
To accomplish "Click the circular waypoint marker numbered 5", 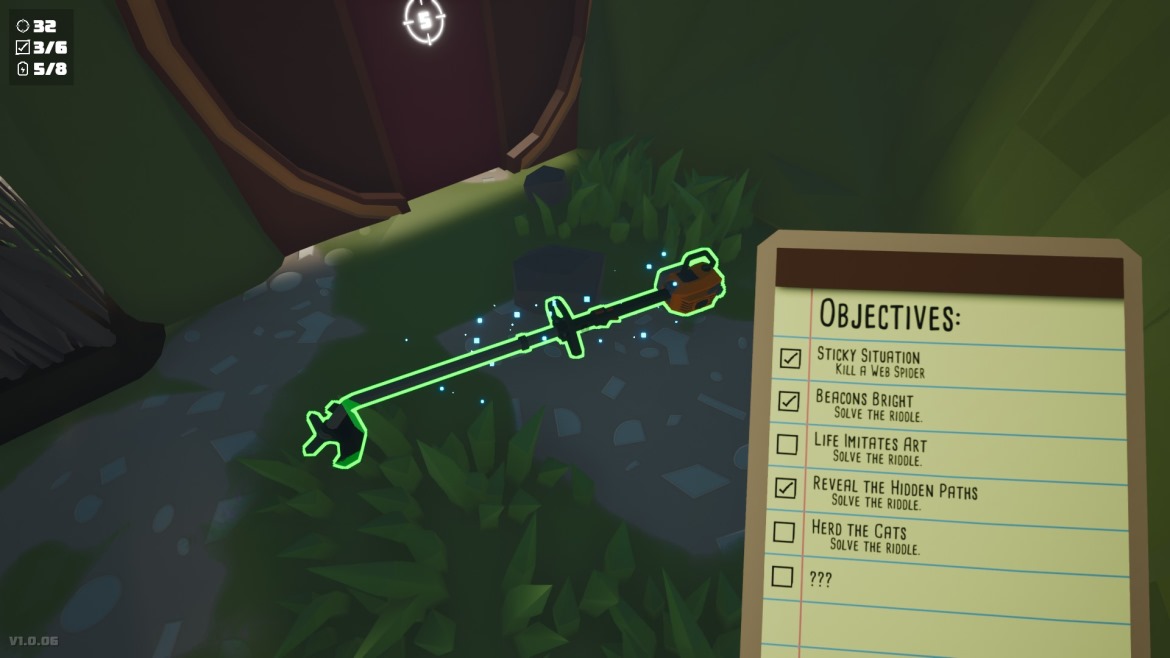I will [x=425, y=19].
